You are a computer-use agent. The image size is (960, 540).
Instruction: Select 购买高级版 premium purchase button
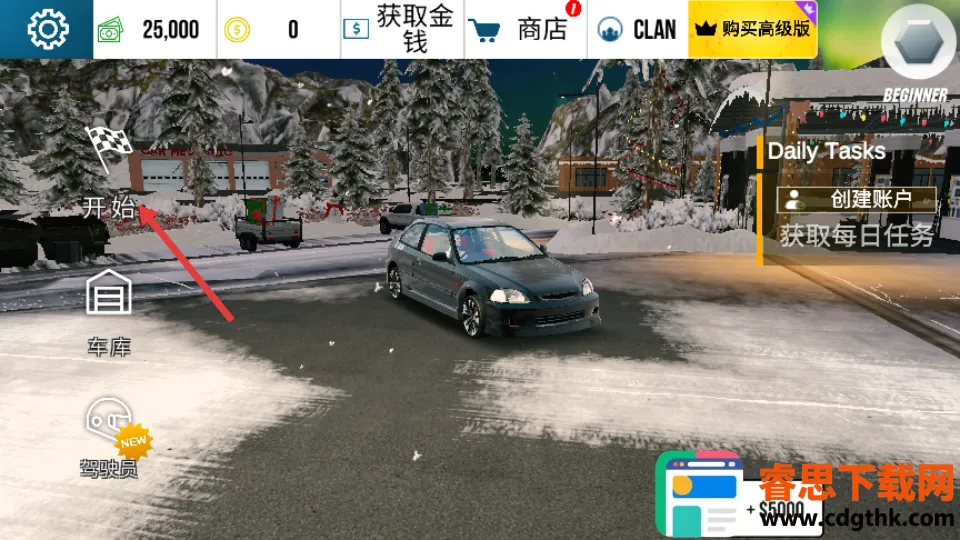tap(753, 29)
